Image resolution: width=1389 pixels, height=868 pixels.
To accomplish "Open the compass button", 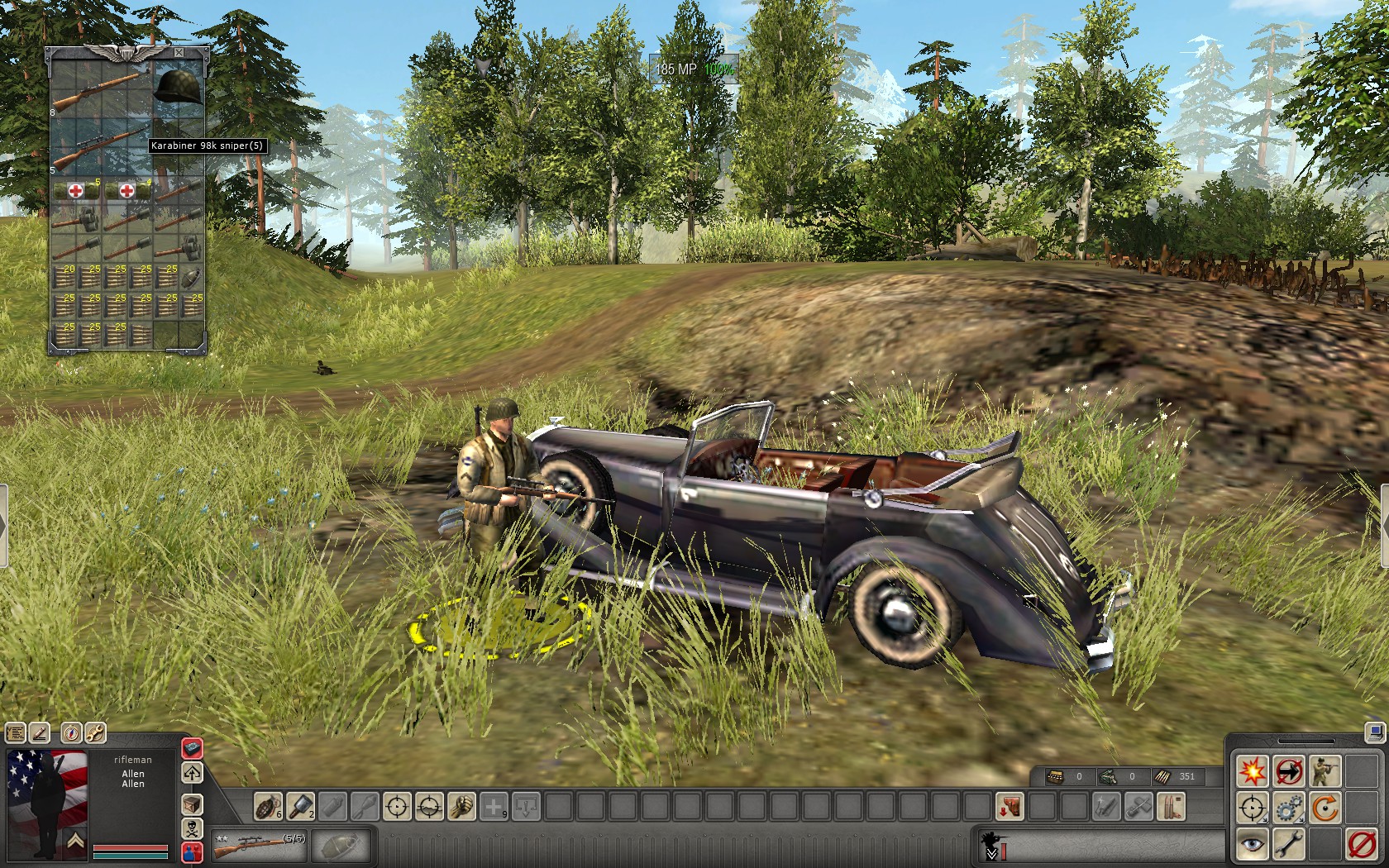I will (x=71, y=732).
